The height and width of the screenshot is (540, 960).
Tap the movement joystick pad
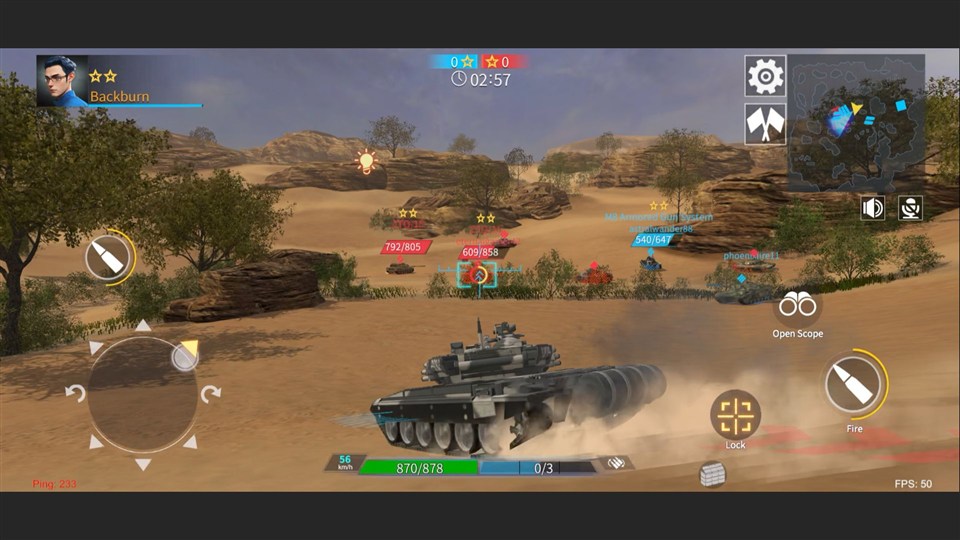[x=142, y=394]
